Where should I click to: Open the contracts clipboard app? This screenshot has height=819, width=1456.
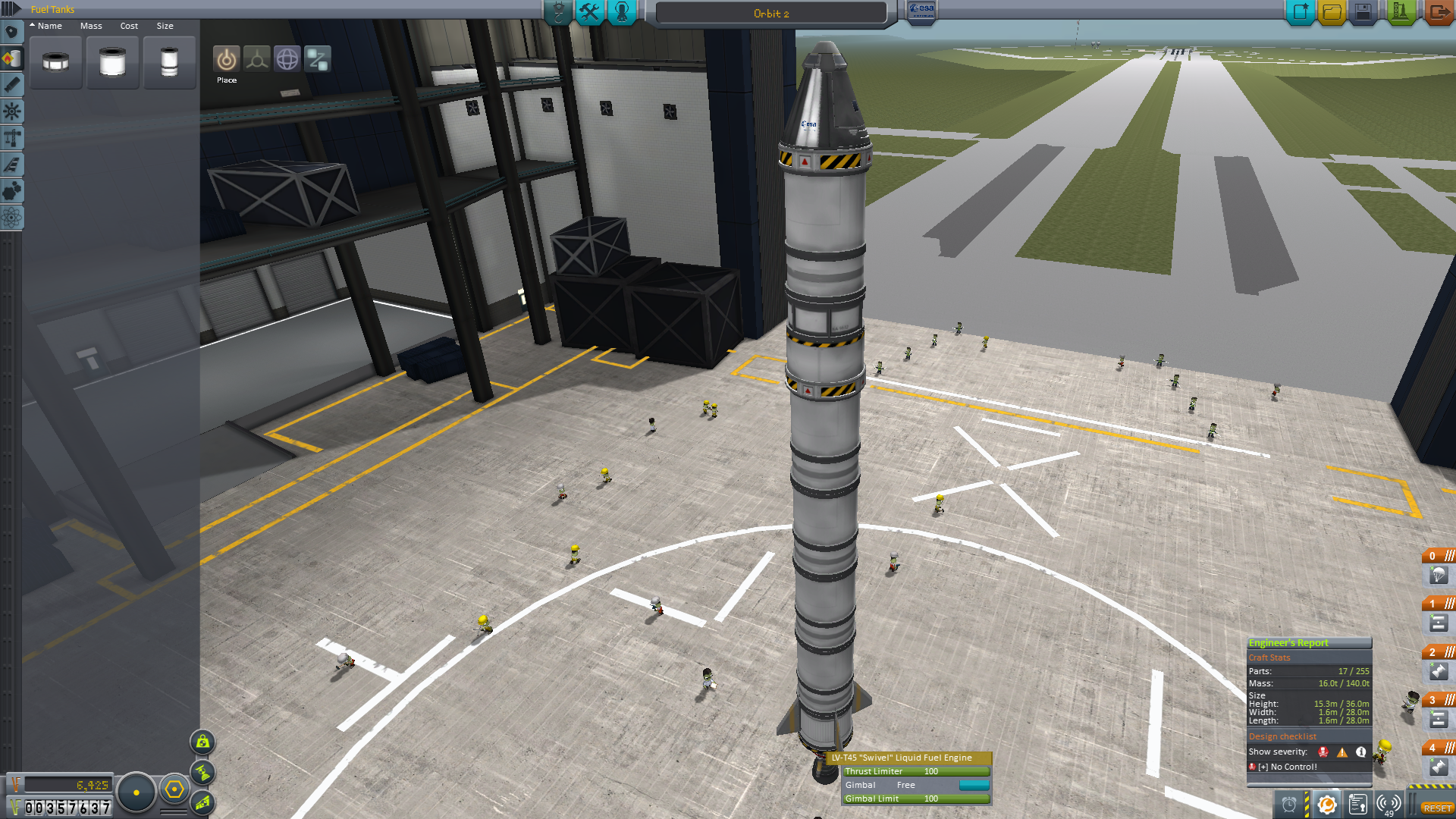pos(1357,805)
